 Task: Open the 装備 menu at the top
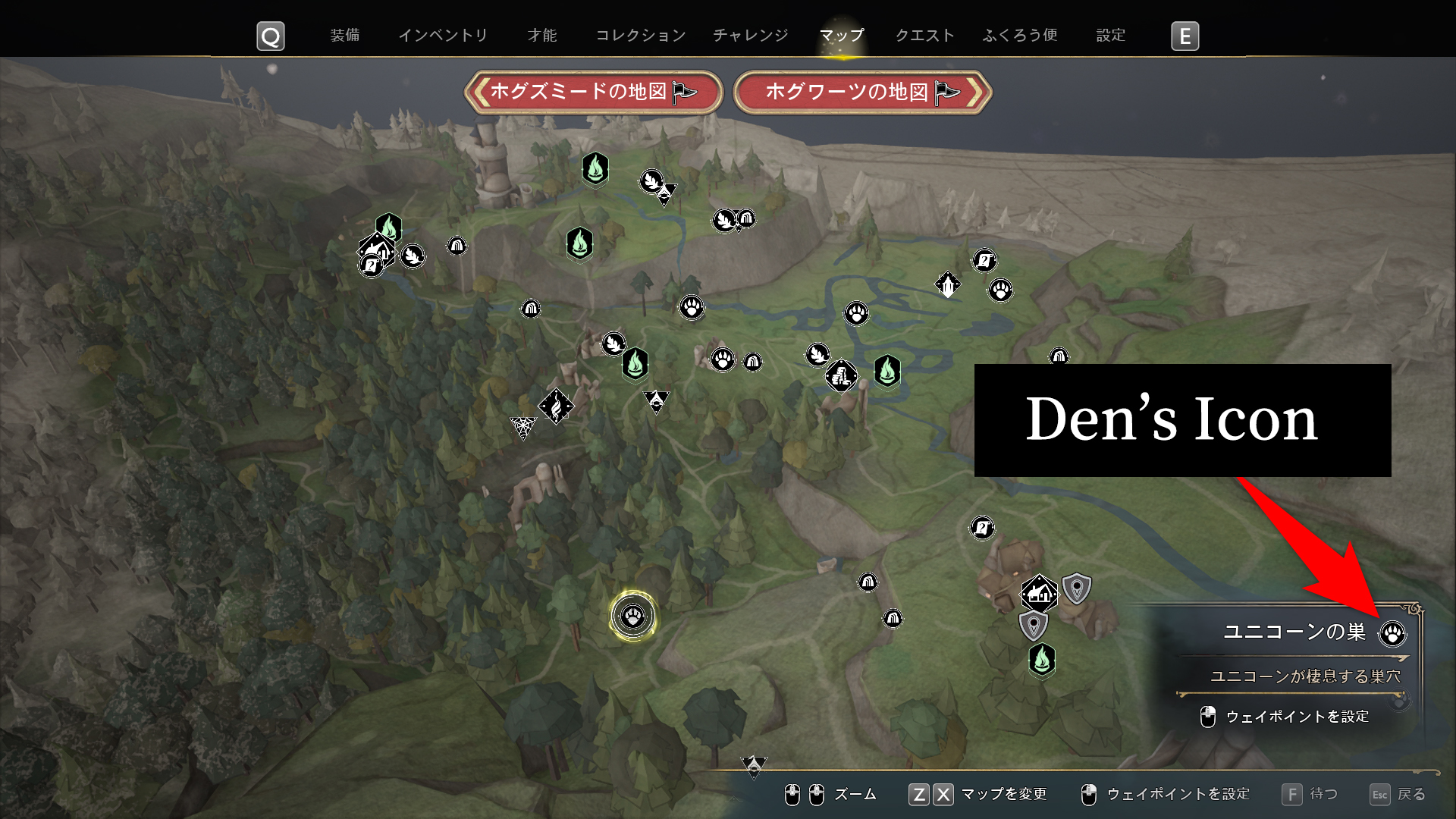click(x=347, y=35)
